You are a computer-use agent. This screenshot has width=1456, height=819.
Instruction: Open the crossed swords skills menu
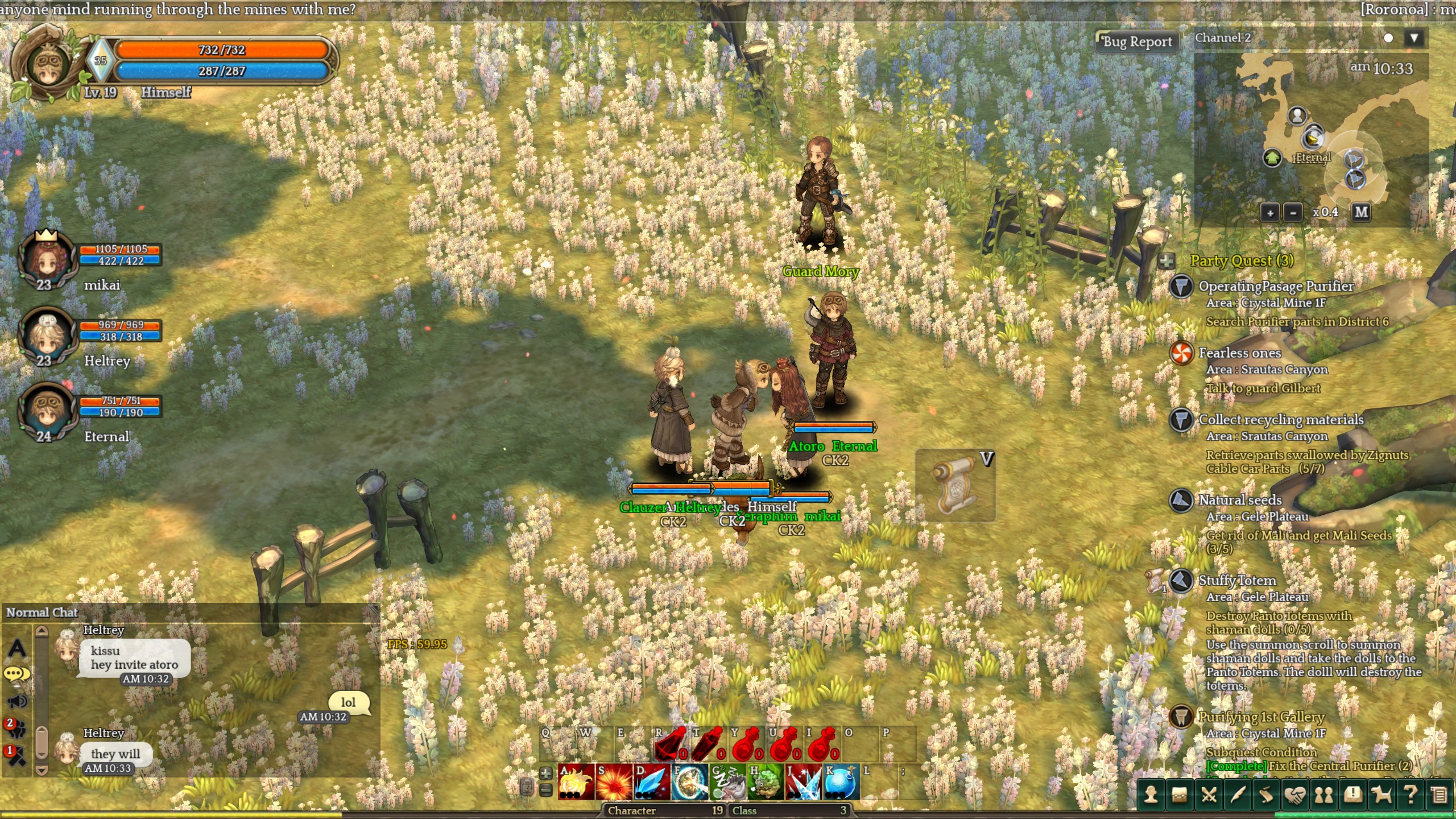point(1209,795)
